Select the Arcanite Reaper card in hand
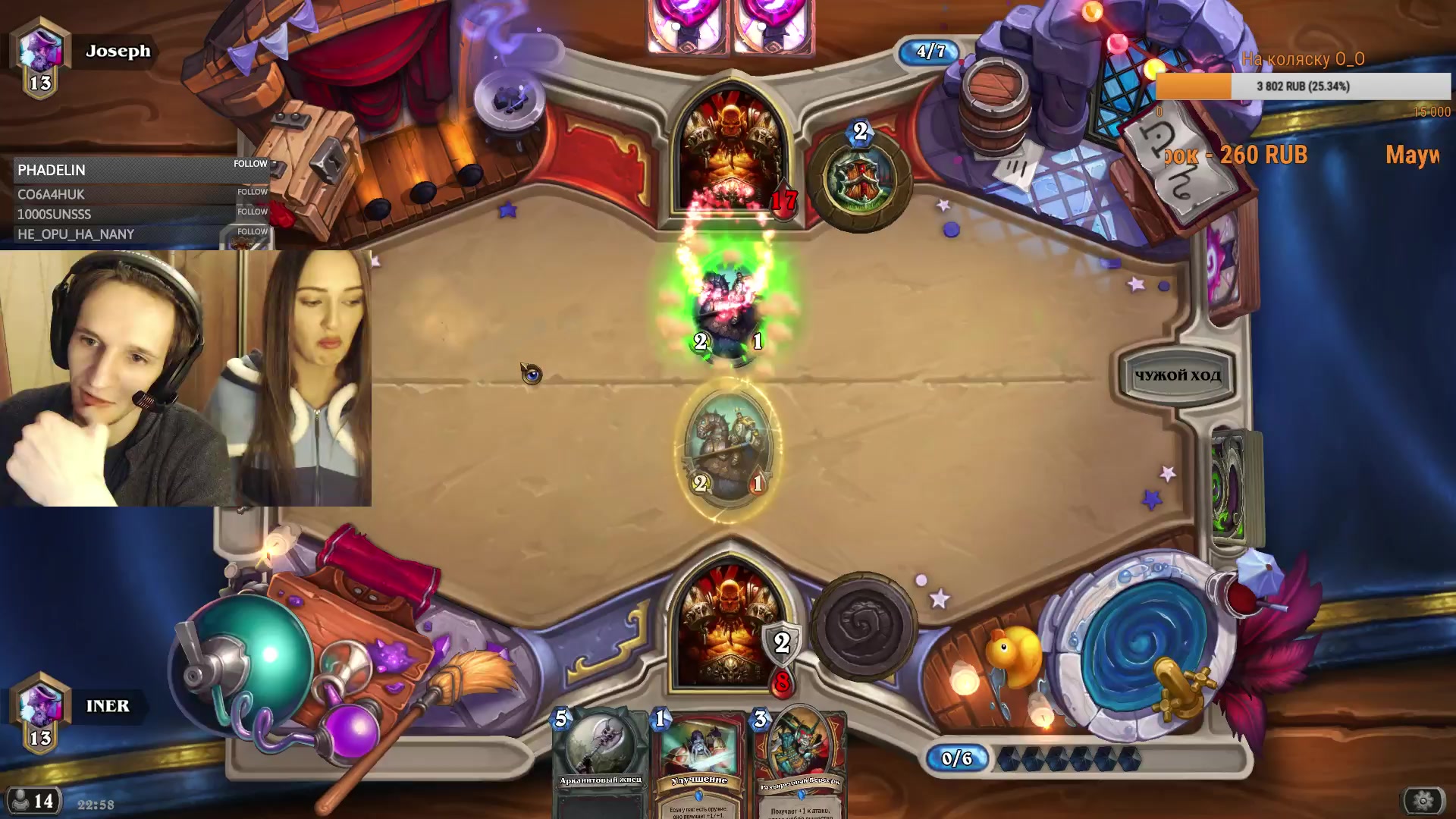 click(x=600, y=762)
